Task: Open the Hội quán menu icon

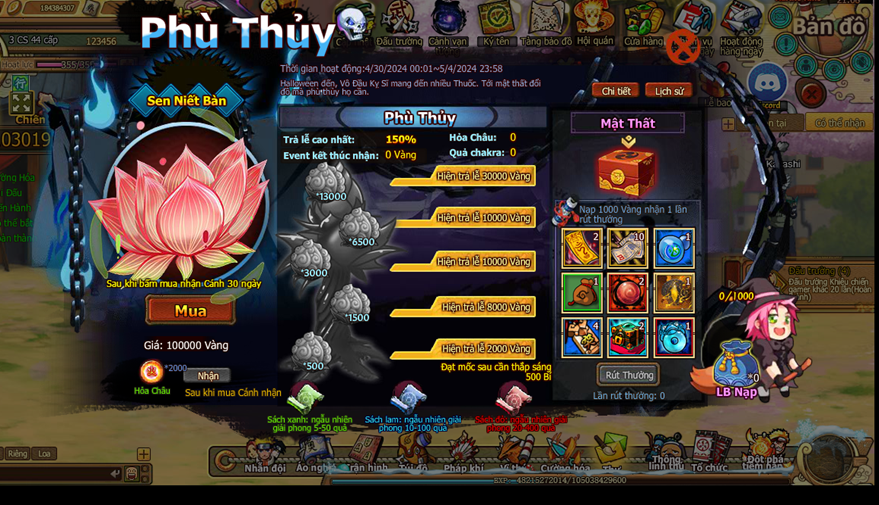Action: tap(596, 22)
